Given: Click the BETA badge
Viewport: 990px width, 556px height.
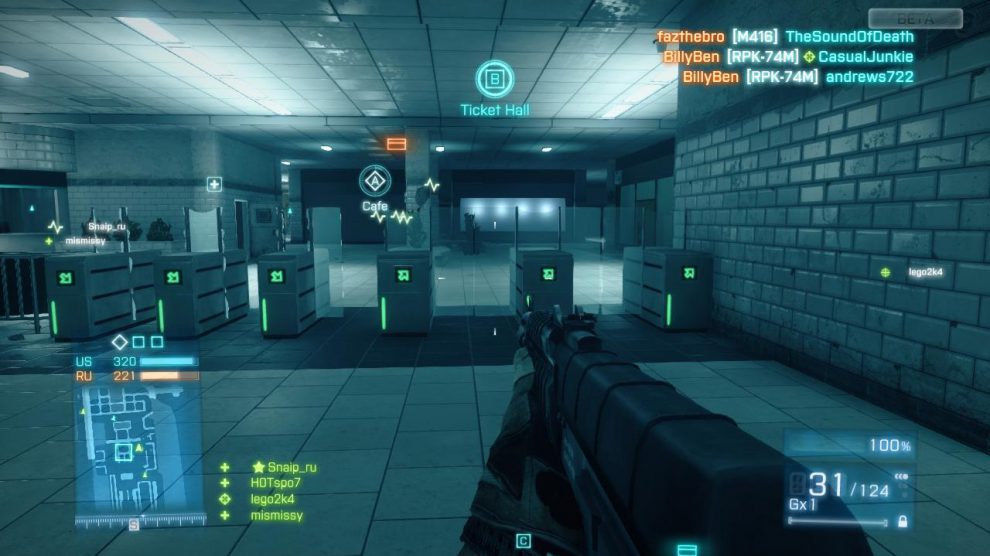Looking at the screenshot, I should [914, 18].
